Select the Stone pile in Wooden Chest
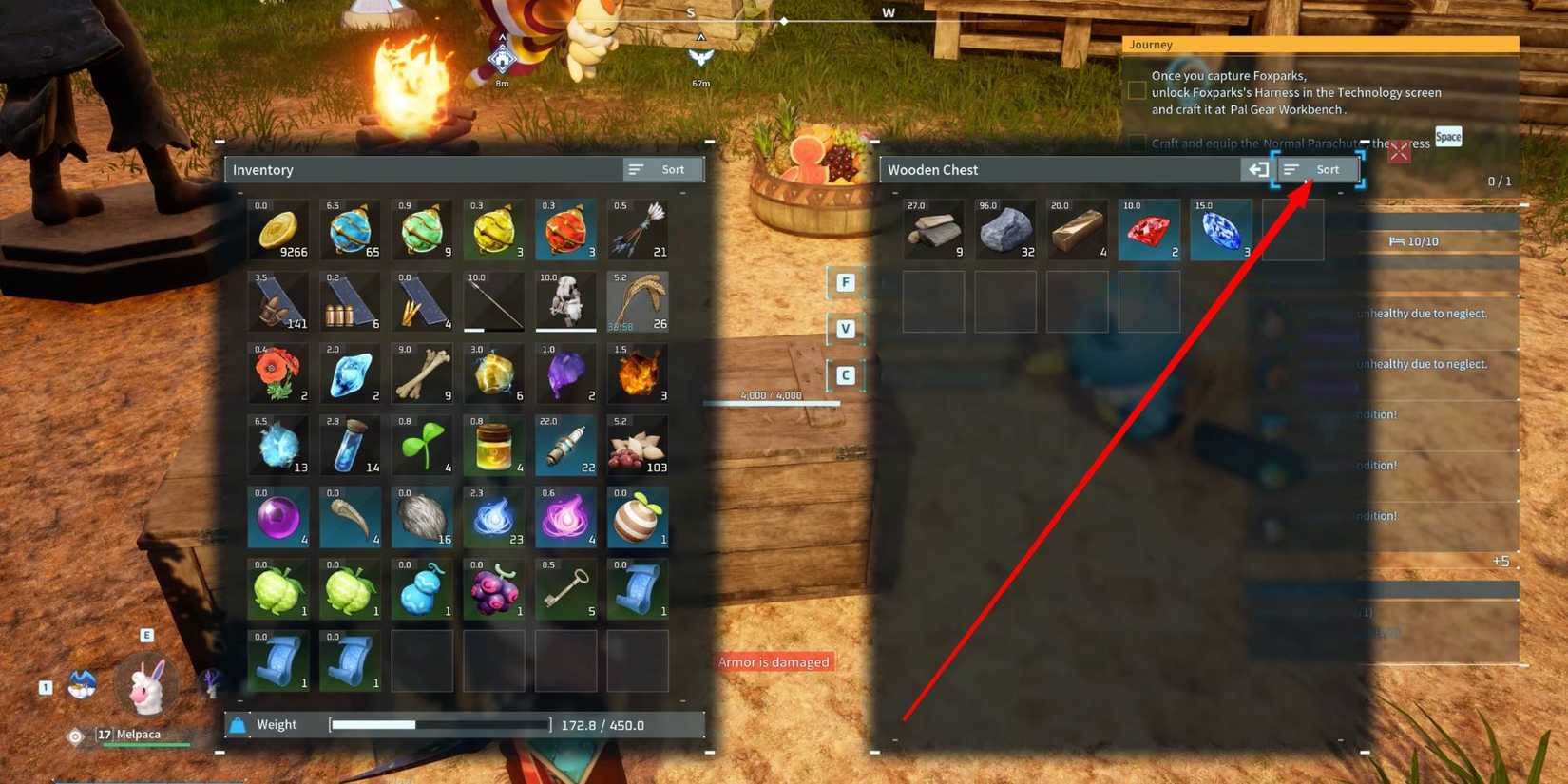1568x784 pixels. (x=1005, y=228)
